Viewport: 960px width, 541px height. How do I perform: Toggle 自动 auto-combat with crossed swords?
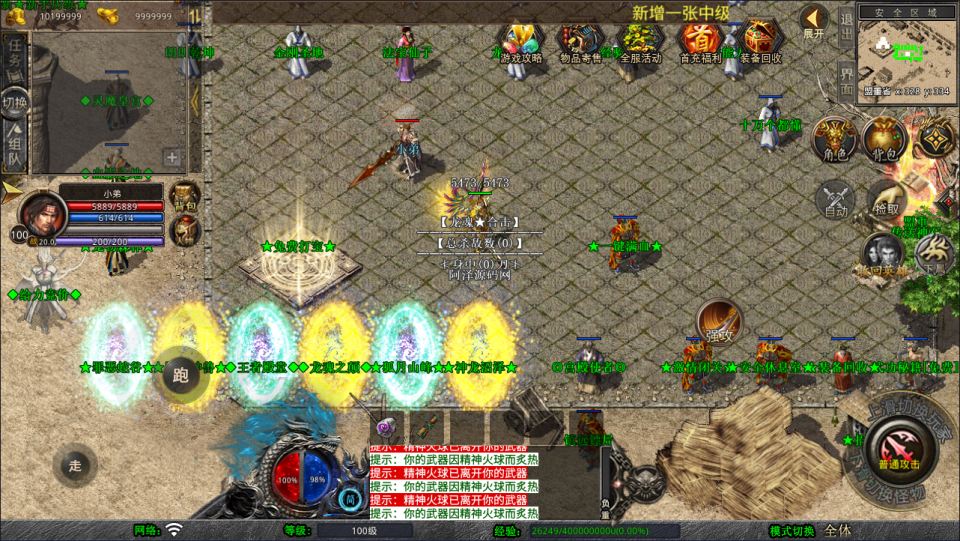(x=836, y=199)
